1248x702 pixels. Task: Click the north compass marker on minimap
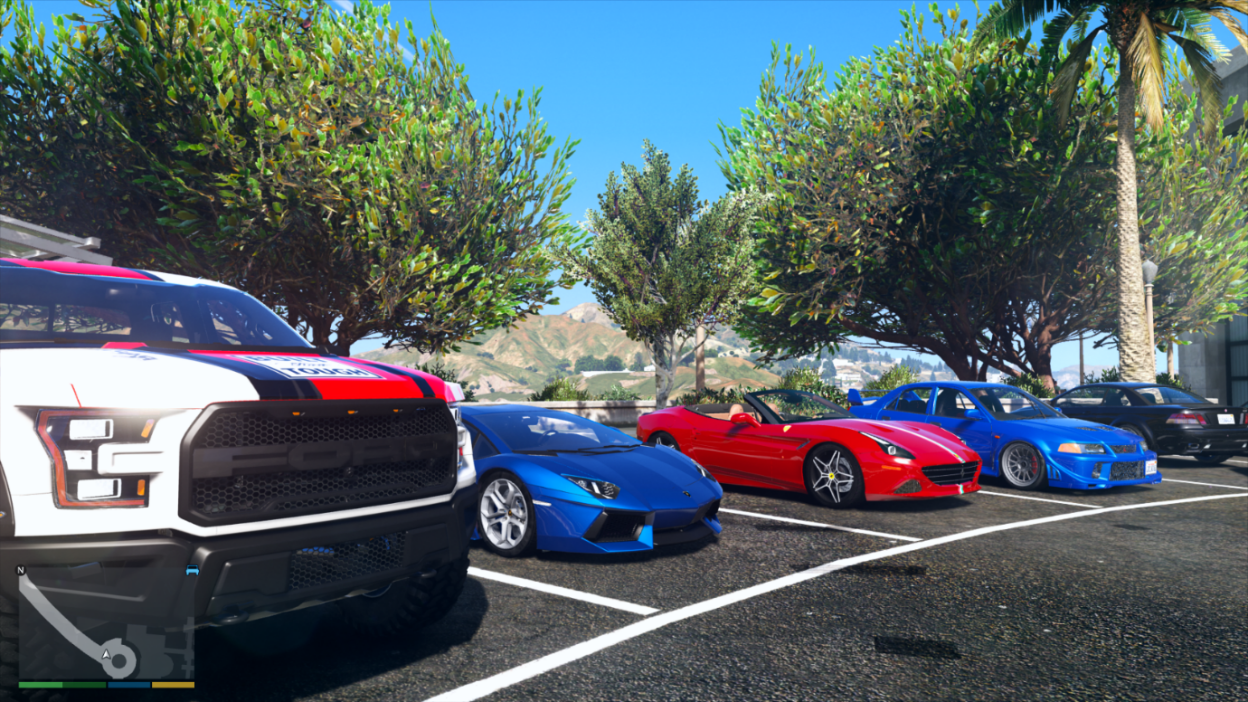point(20,570)
